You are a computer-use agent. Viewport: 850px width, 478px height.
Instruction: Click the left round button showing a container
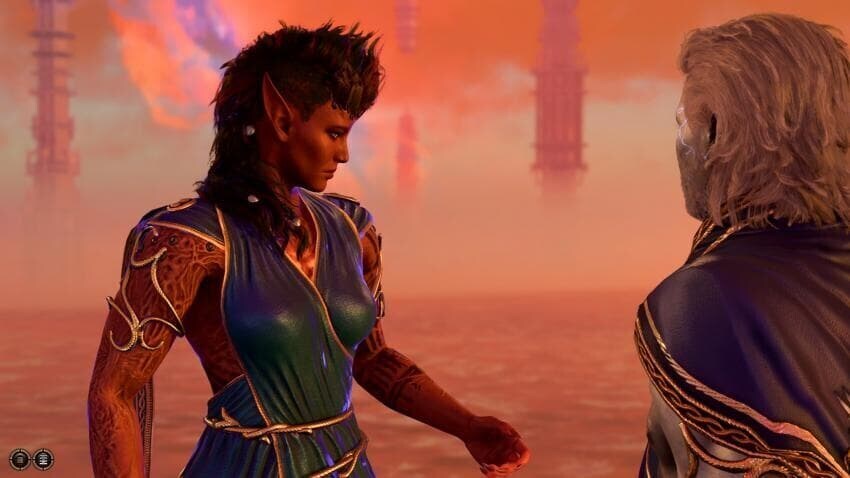point(19,459)
